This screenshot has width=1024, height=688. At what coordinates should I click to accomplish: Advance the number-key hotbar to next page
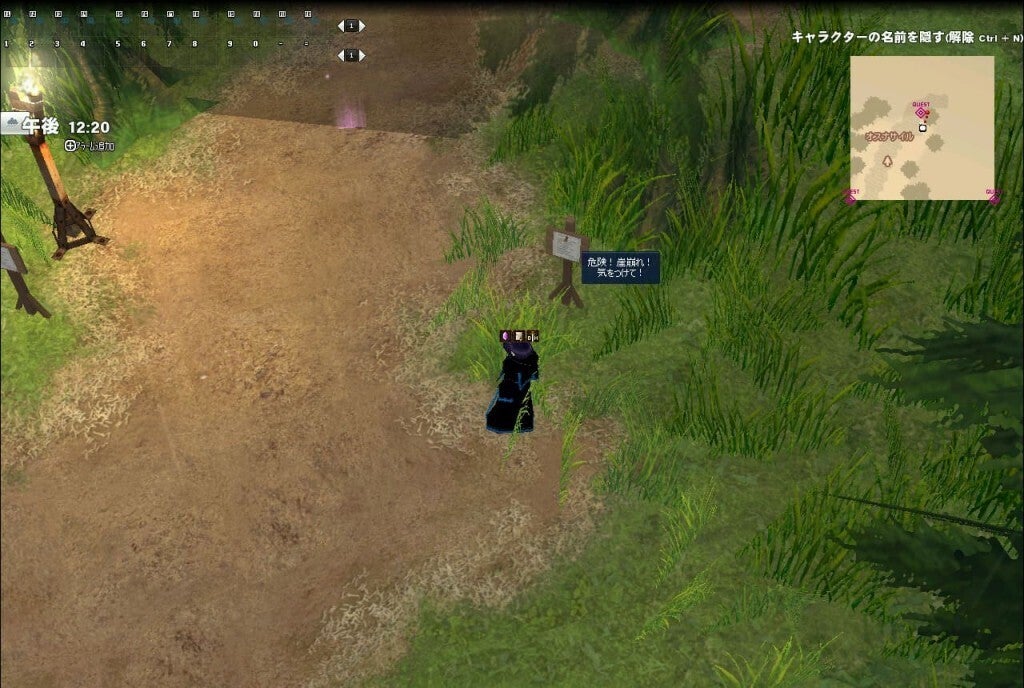[x=362, y=55]
